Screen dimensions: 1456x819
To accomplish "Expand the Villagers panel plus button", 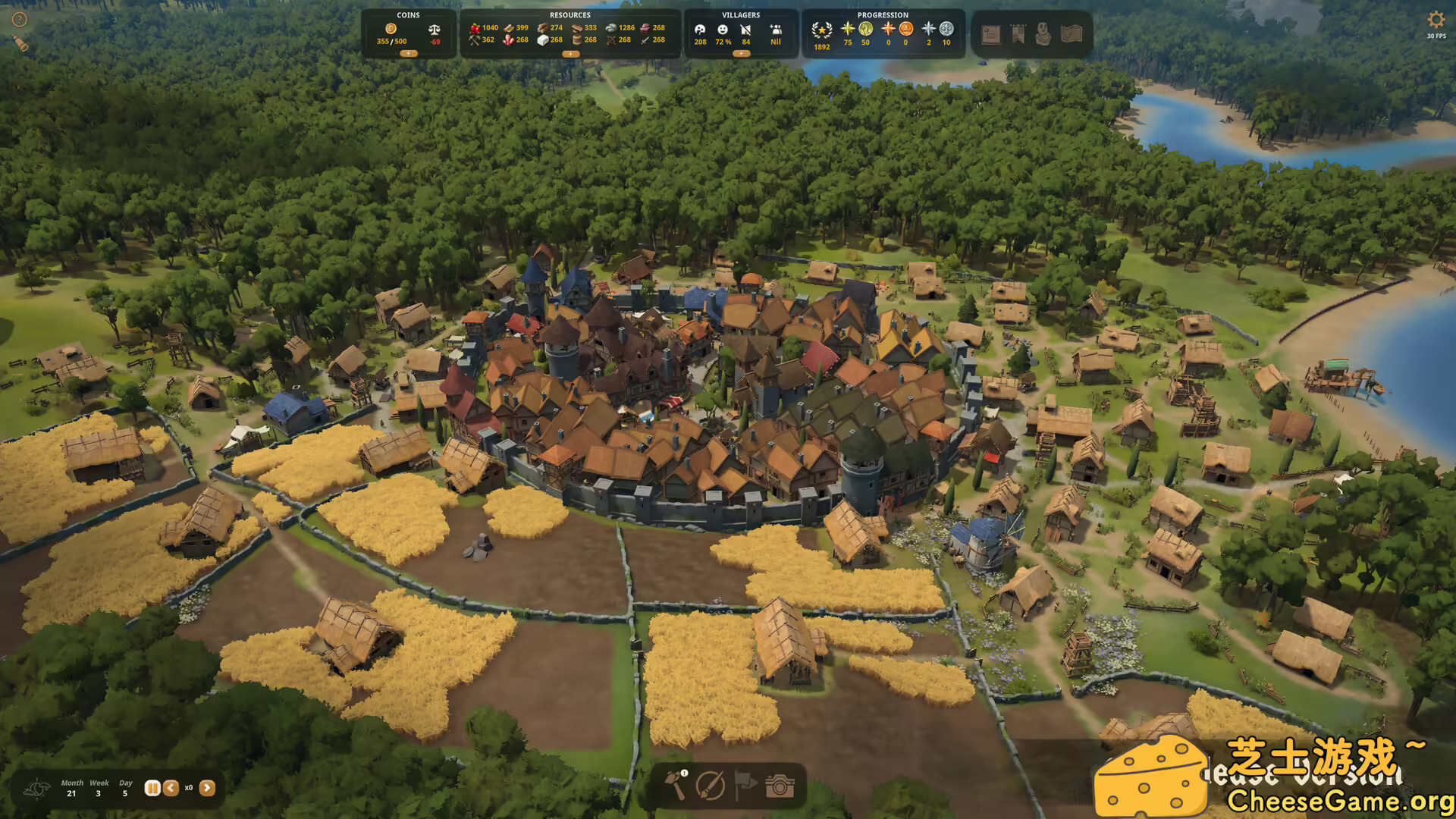I will coord(741,54).
